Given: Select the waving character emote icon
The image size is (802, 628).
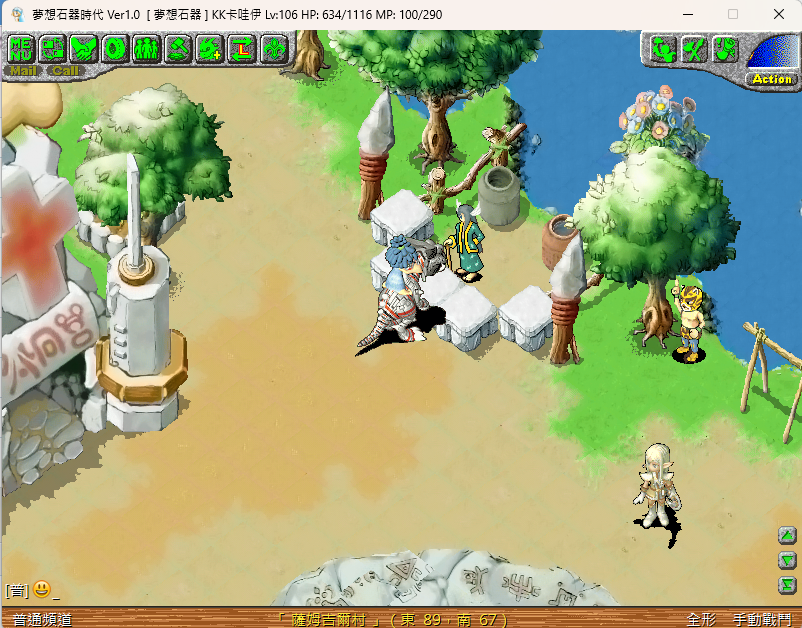Looking at the screenshot, I should point(662,48).
